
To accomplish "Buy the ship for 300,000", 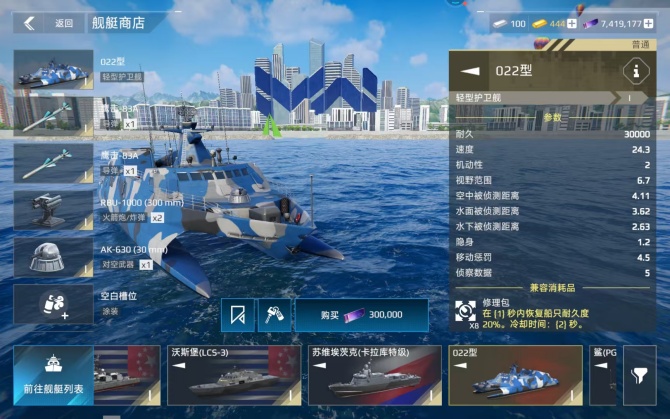I will tap(361, 315).
